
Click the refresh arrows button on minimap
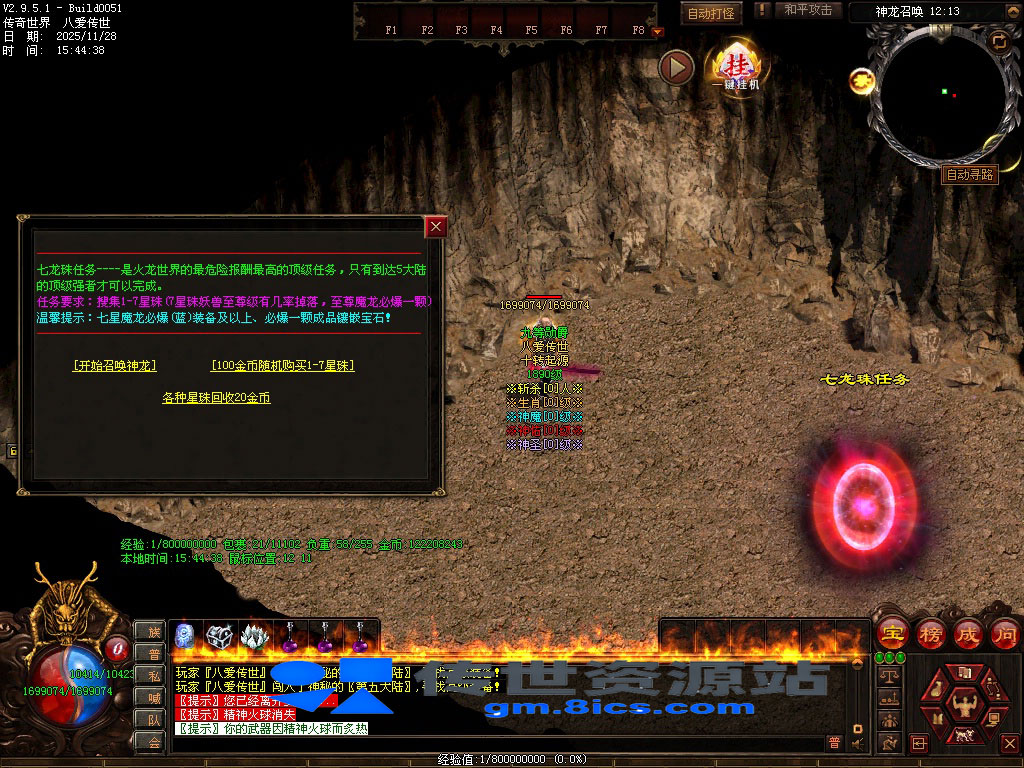click(x=998, y=41)
